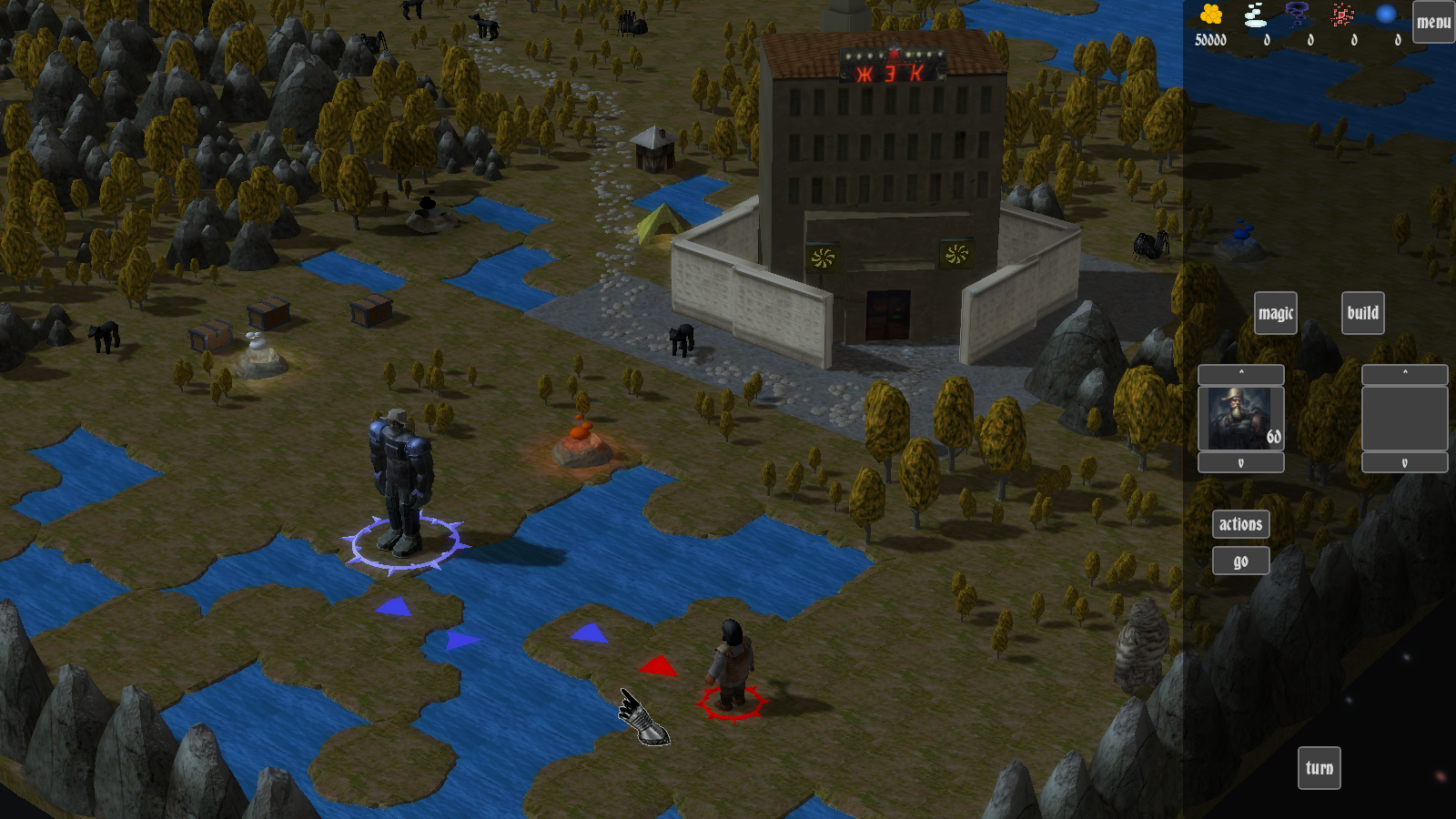Open the magic panel
This screenshot has height=819, width=1456.
pyautogui.click(x=1275, y=313)
